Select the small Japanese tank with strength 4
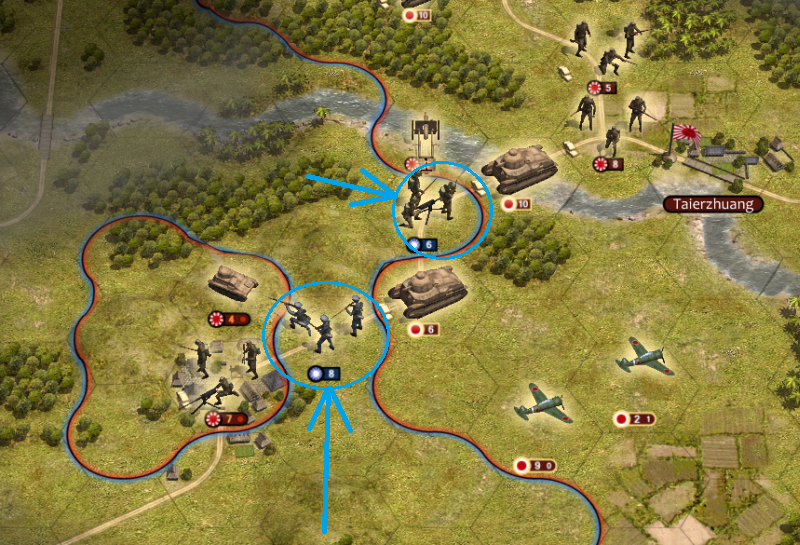This screenshot has width=800, height=545. pyautogui.click(x=233, y=284)
